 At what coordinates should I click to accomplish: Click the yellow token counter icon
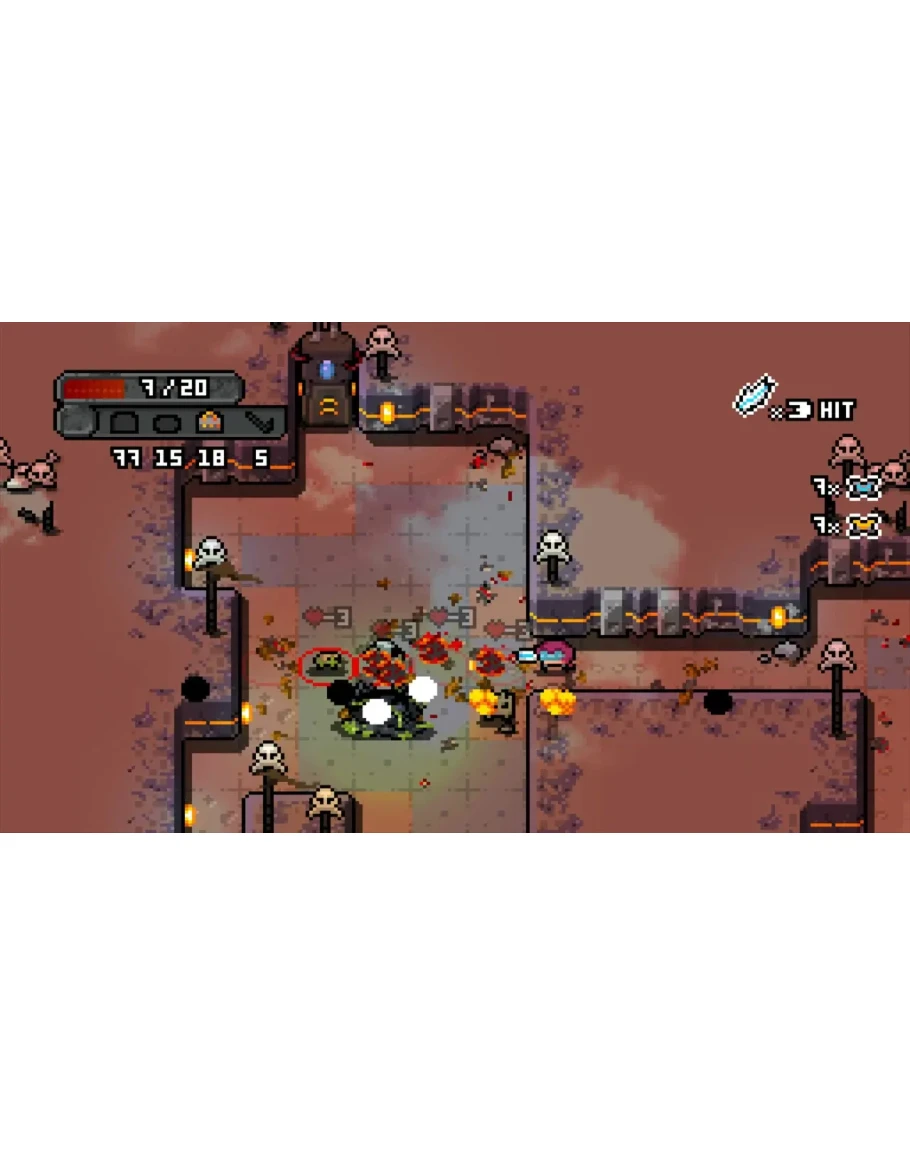[x=862, y=525]
